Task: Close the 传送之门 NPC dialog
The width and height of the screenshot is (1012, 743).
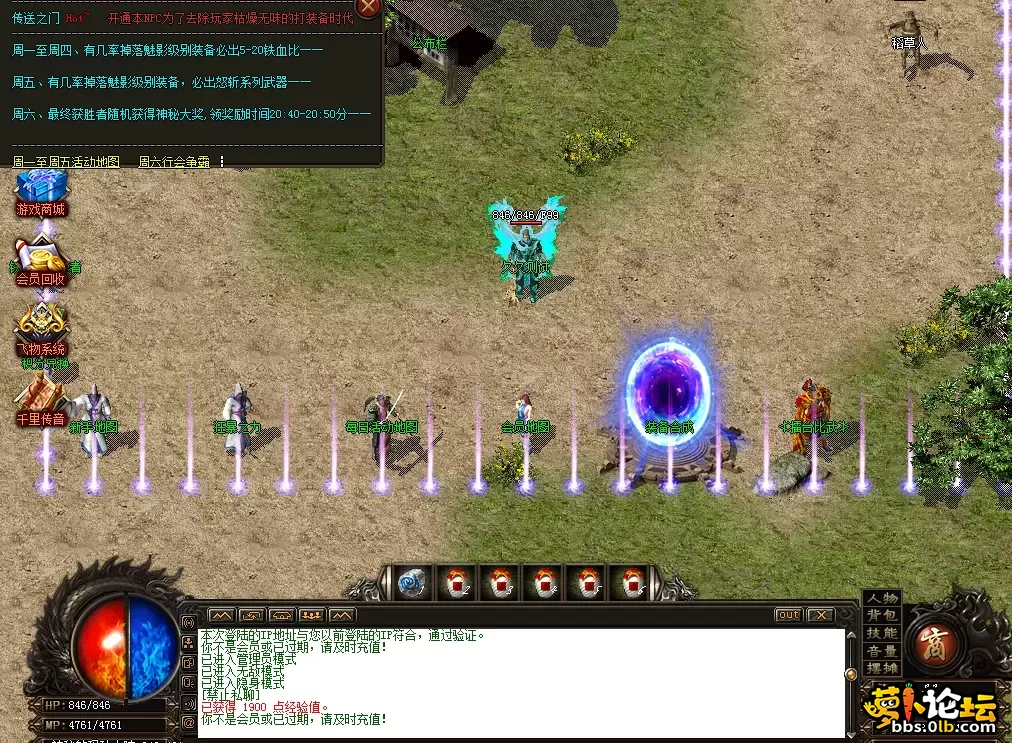Action: pyautogui.click(x=369, y=7)
